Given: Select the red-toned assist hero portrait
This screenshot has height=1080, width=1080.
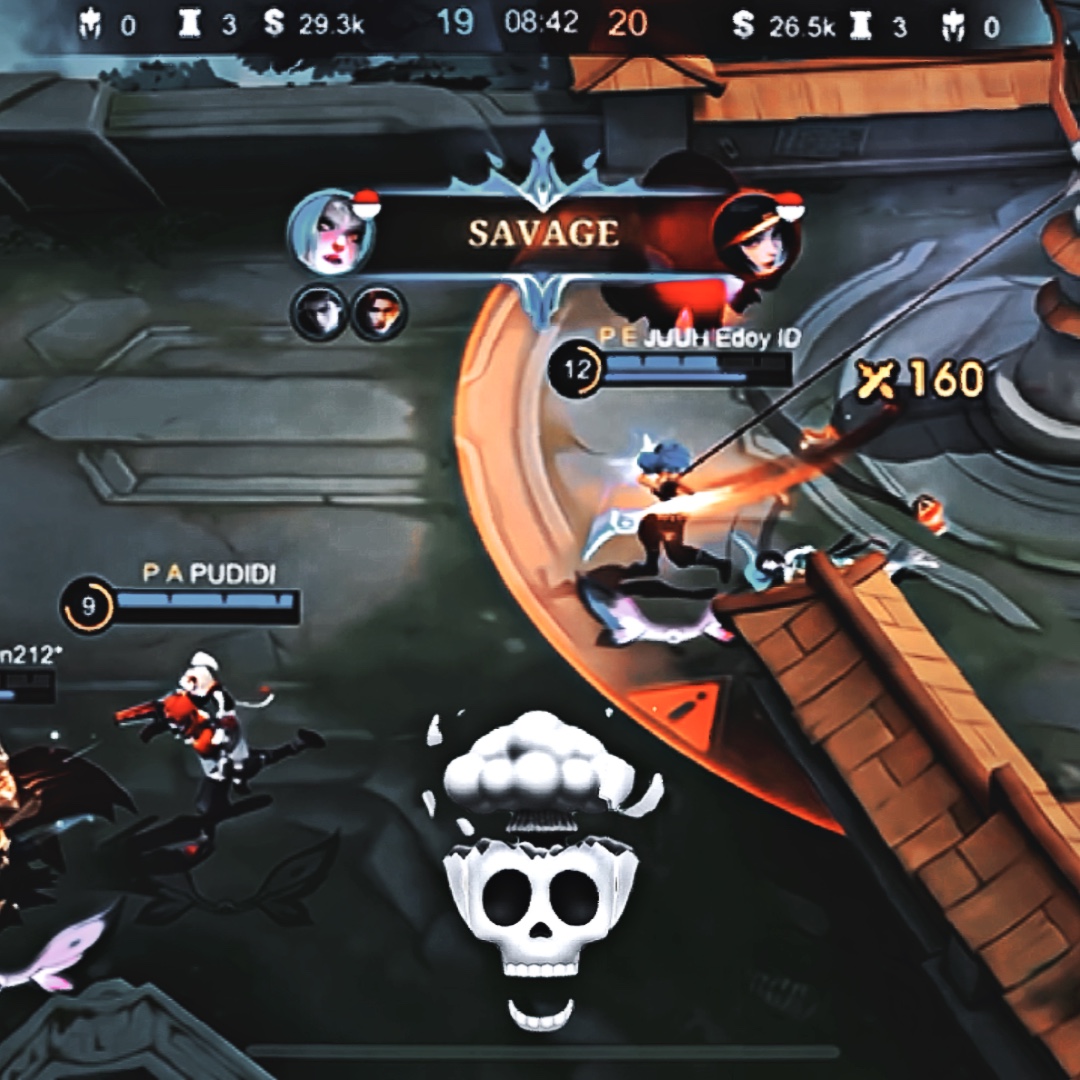Looking at the screenshot, I should pos(378,312).
